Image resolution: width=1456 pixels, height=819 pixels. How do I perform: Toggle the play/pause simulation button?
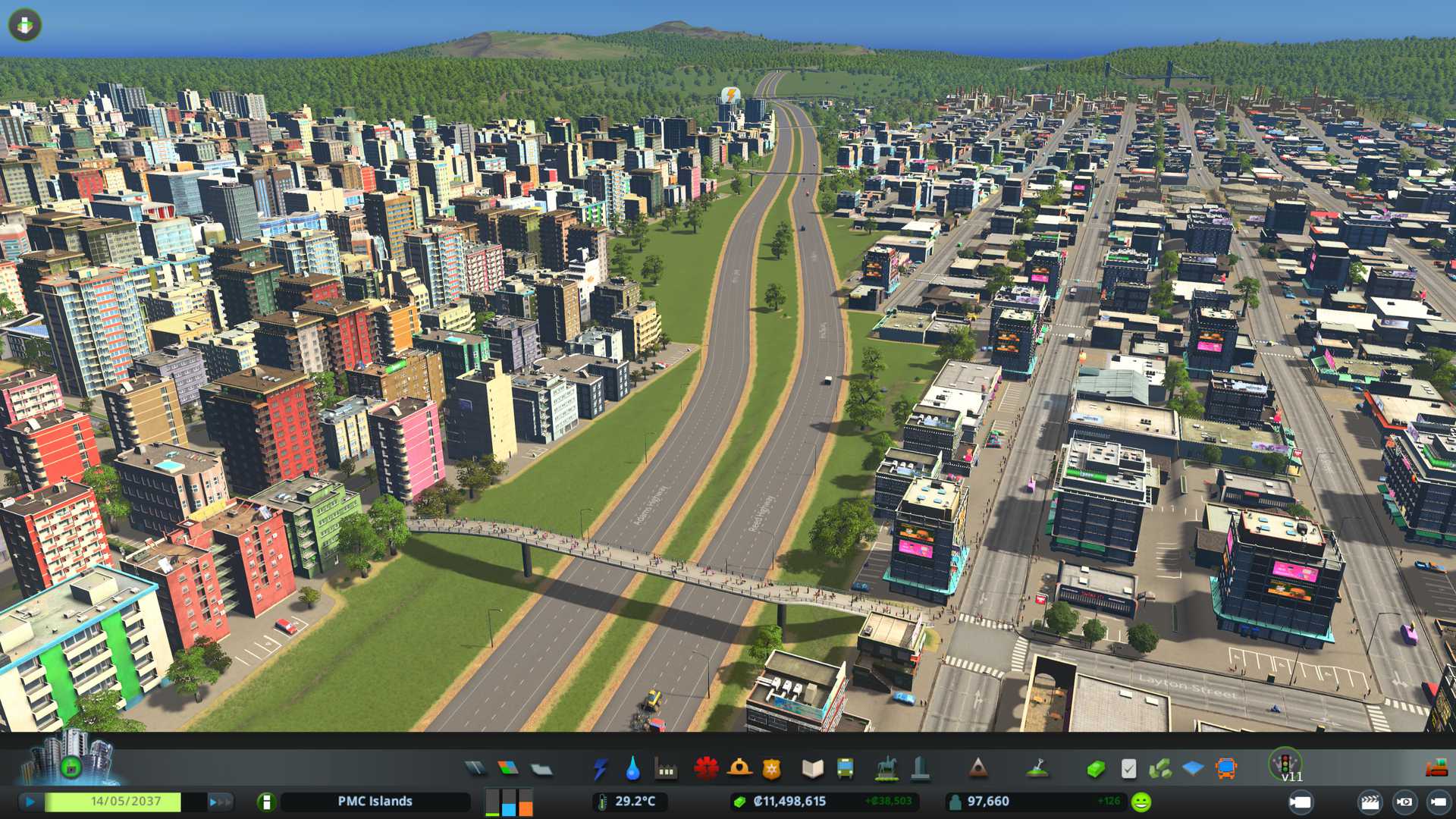coord(30,802)
